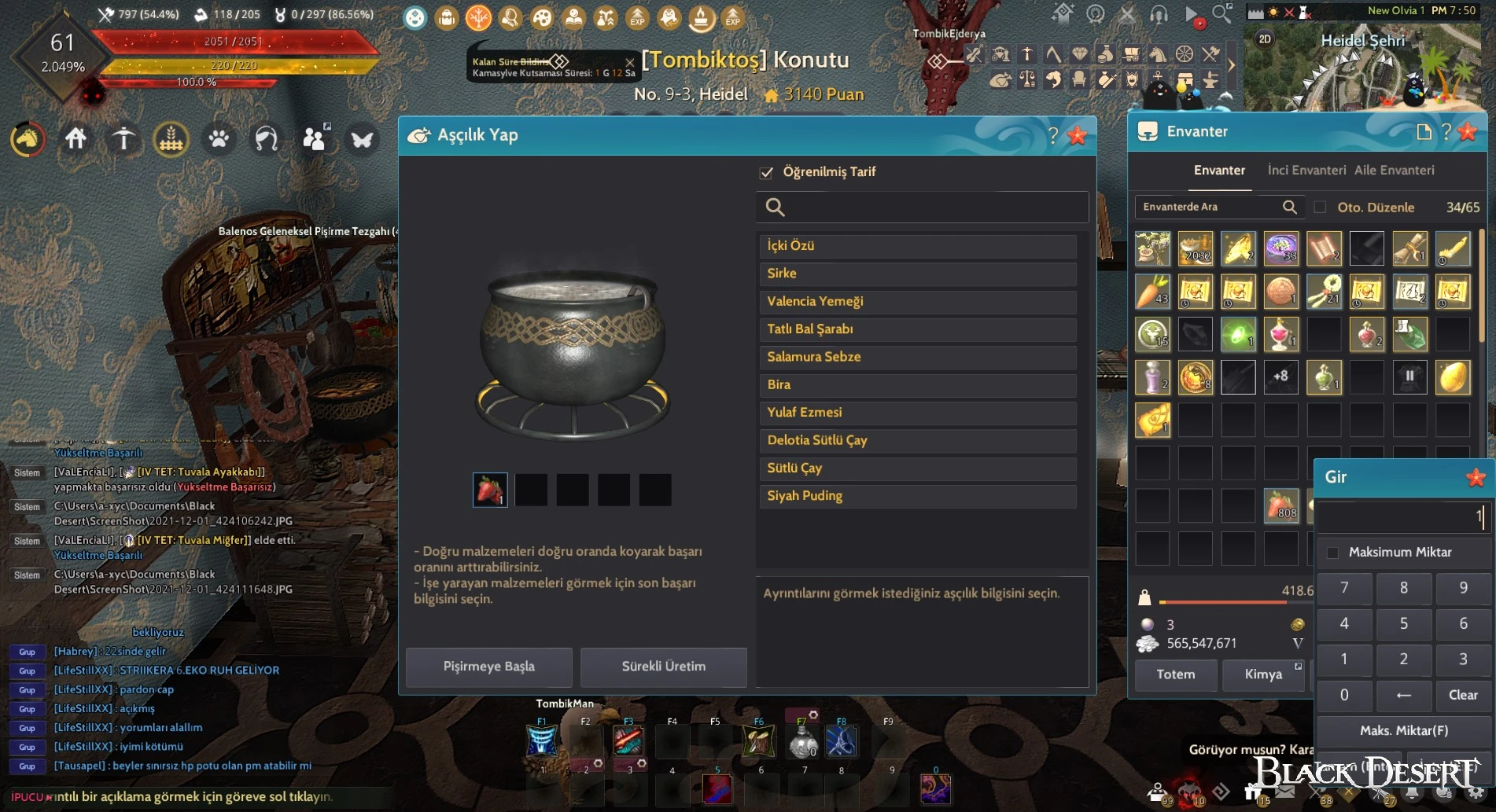The image size is (1496, 812).
Task: Pick the Siyah Puding recipe
Action: (x=917, y=496)
